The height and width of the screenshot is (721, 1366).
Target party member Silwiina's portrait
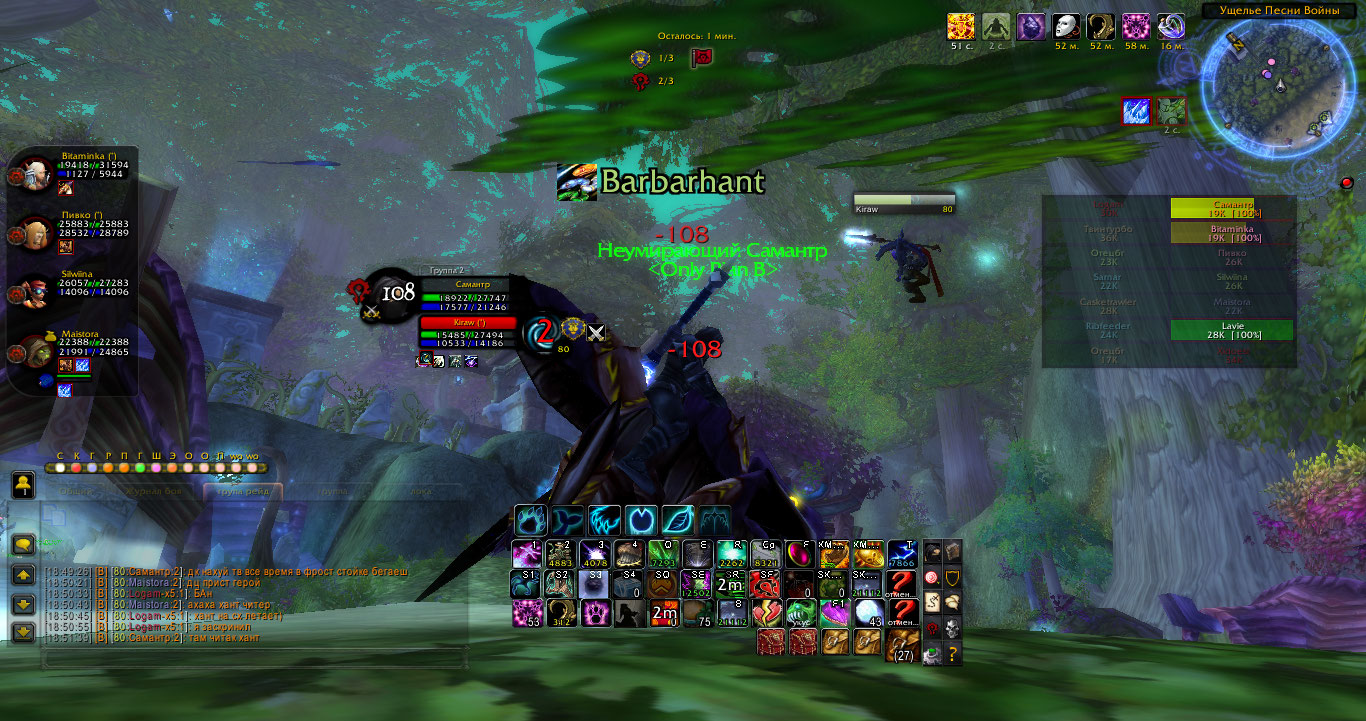[39, 292]
